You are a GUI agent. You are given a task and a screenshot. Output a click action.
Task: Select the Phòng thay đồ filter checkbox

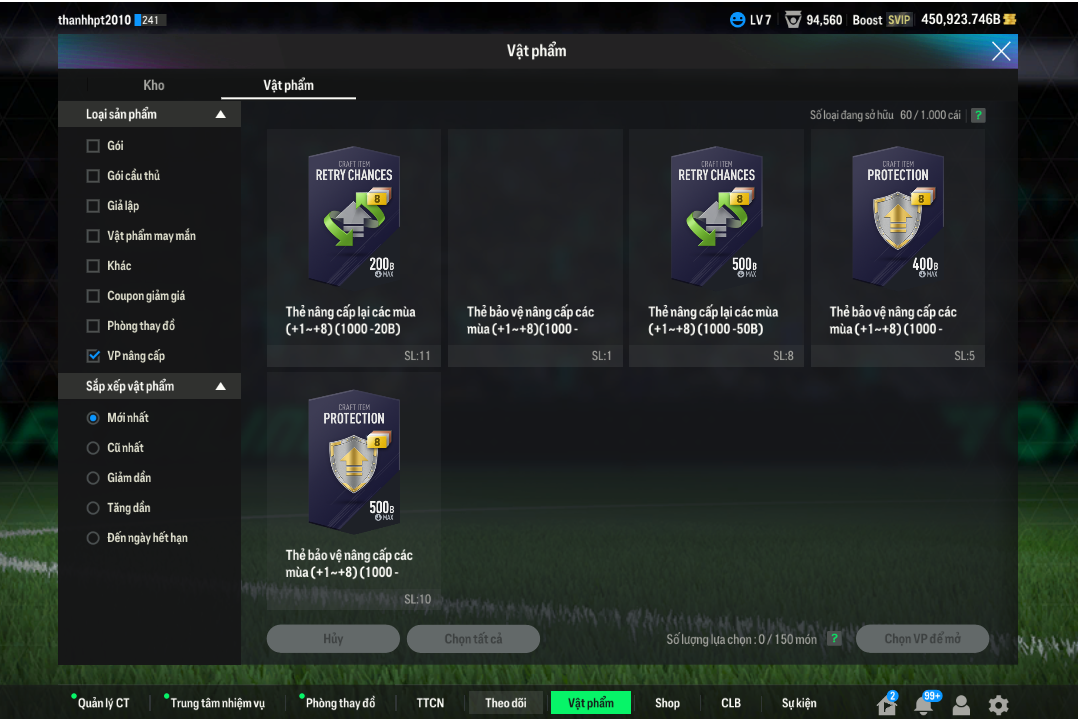pos(94,326)
